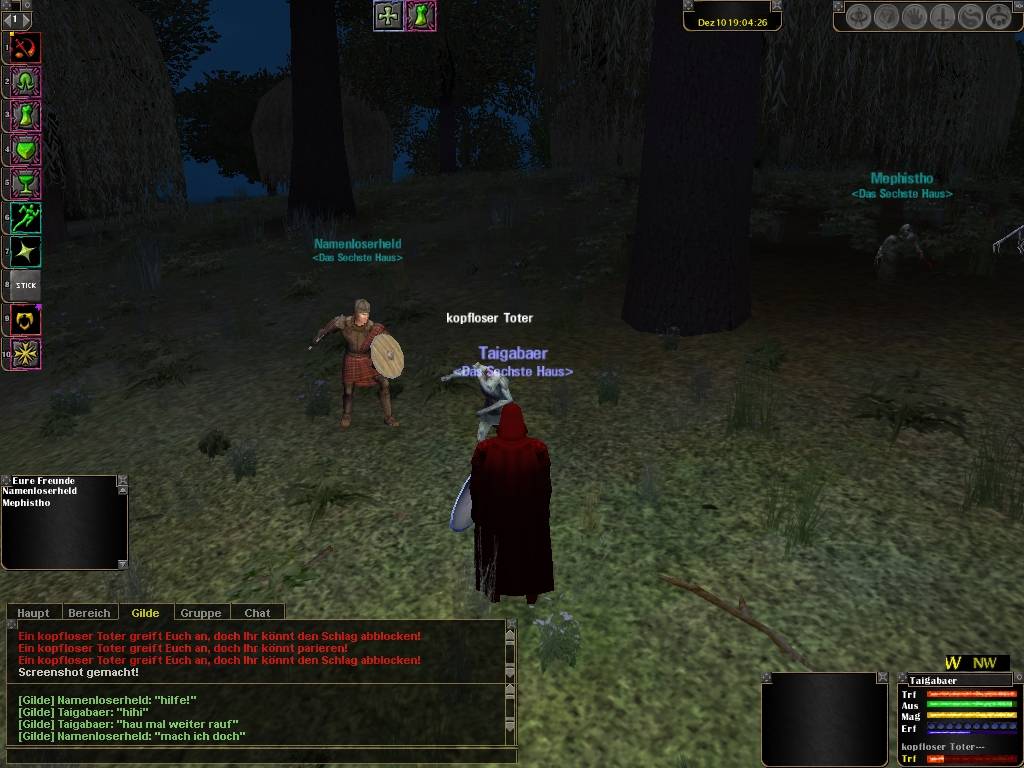Activate the green shield ability in slot 4
This screenshot has height=768, width=1024.
(26, 150)
